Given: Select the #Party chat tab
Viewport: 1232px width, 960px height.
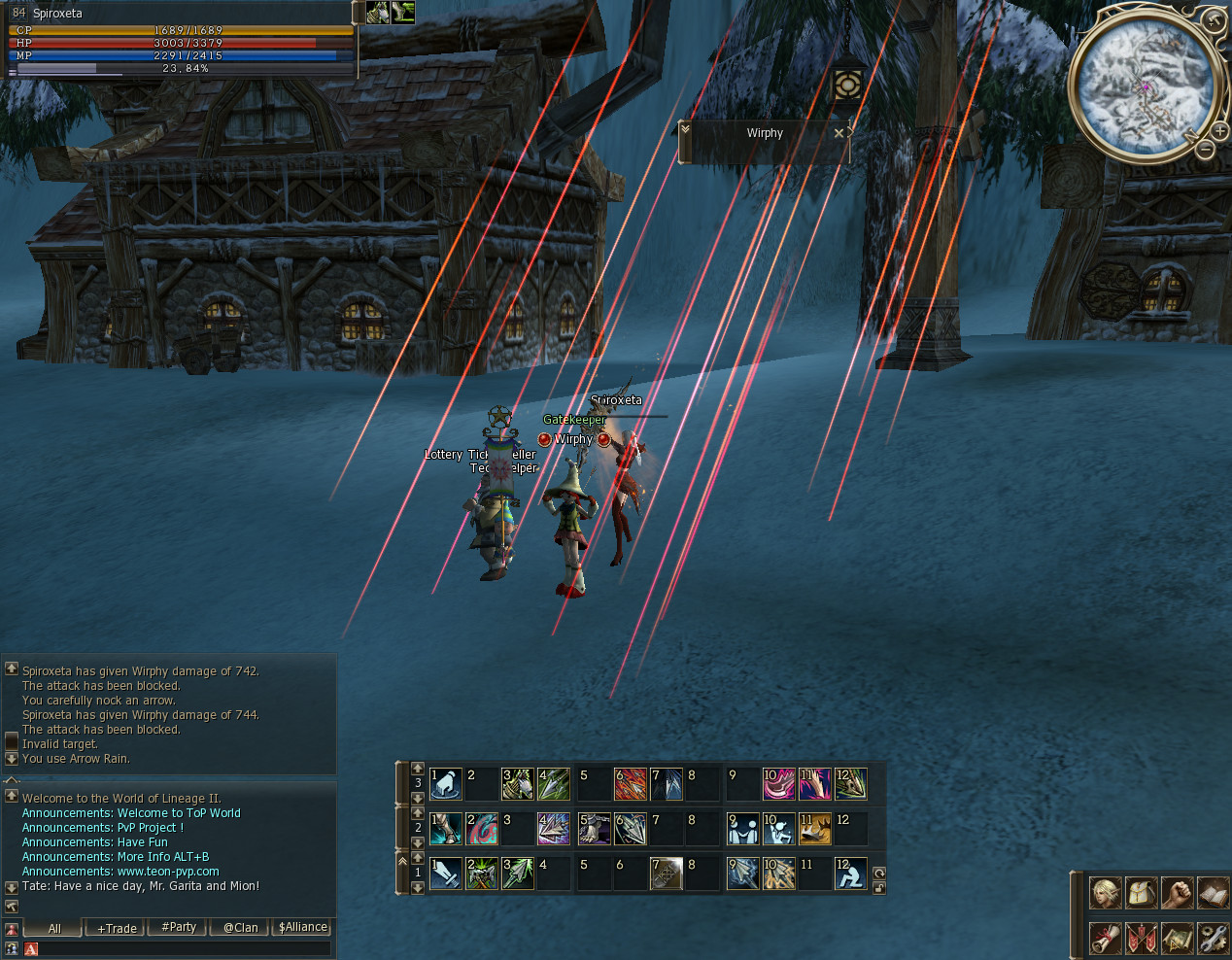Looking at the screenshot, I should [x=179, y=927].
